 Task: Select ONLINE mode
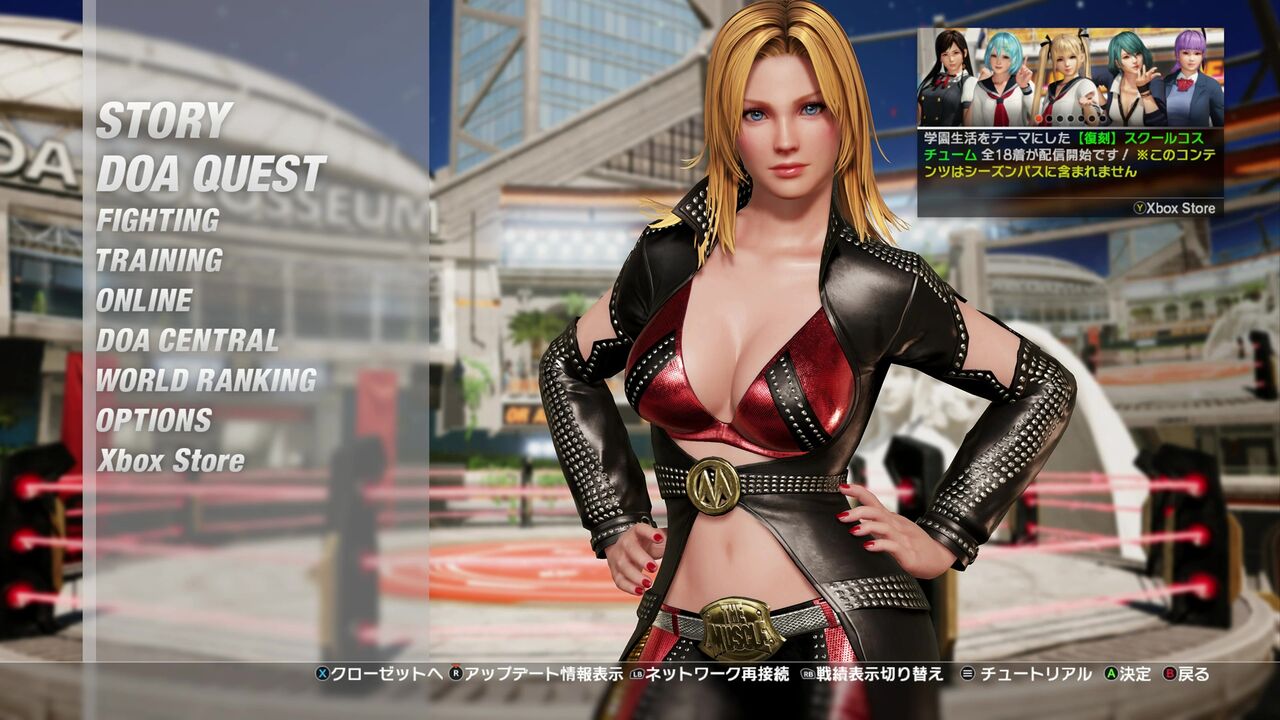coord(144,300)
